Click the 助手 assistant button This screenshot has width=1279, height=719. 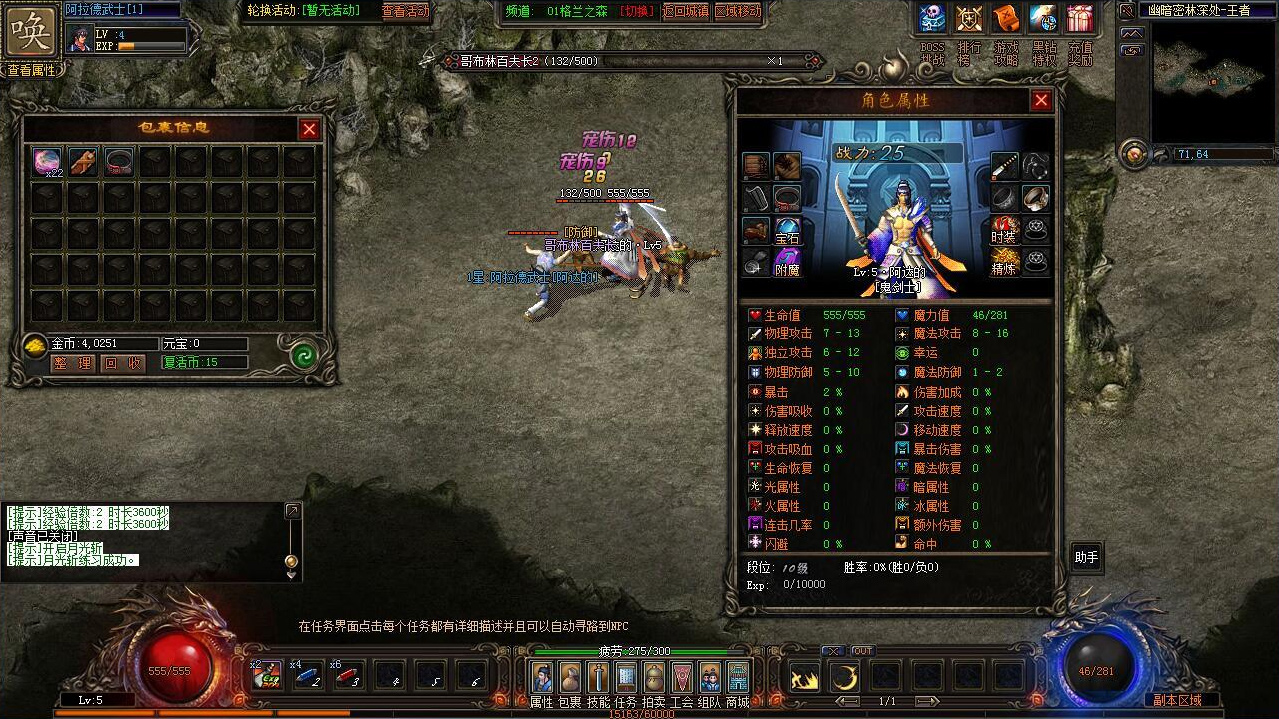tap(1086, 558)
